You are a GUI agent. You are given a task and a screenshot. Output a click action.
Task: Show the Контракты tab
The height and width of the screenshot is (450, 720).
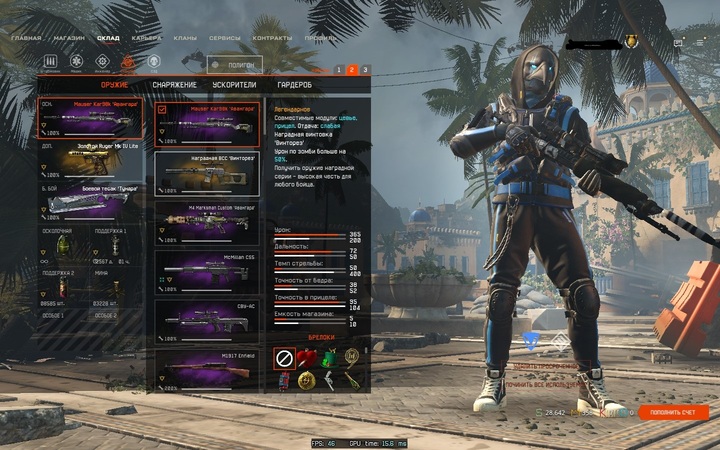point(272,38)
